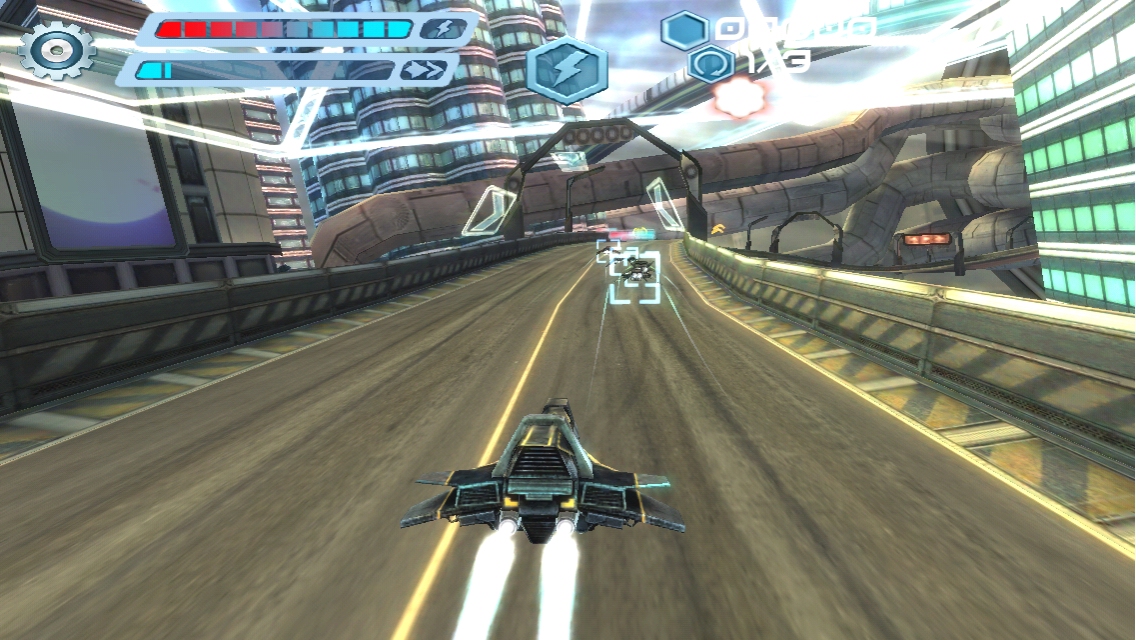Viewport: 1136px width, 640px height.
Task: Activate the hexagon lightning bolt power-up
Action: tap(566, 70)
